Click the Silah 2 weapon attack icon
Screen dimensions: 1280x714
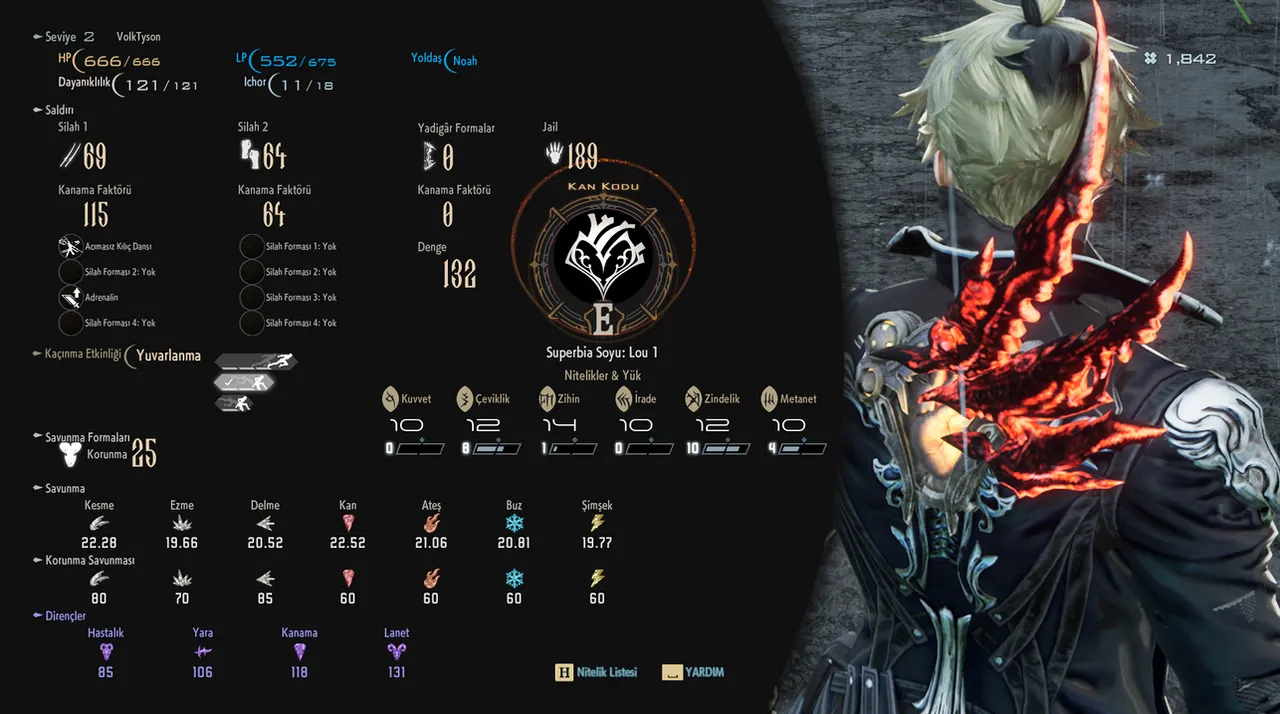pos(249,155)
